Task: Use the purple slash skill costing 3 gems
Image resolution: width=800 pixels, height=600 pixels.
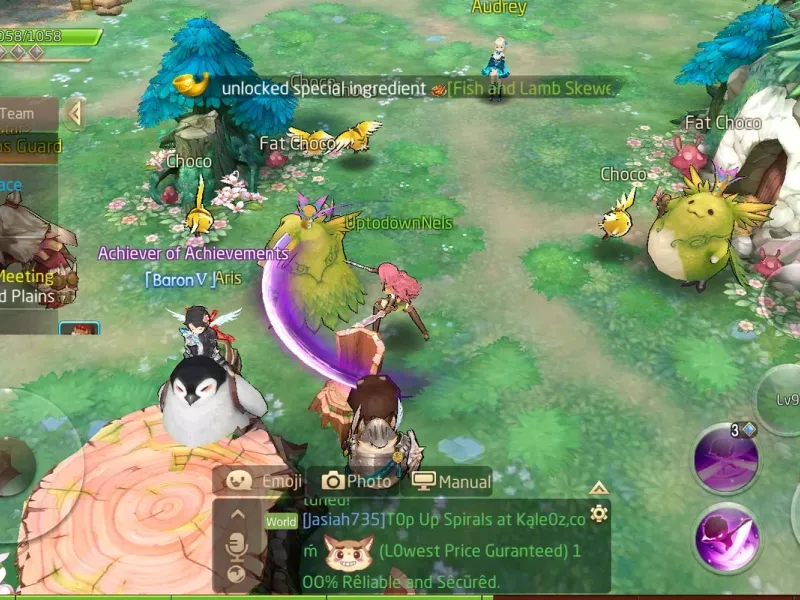Action: coord(726,460)
